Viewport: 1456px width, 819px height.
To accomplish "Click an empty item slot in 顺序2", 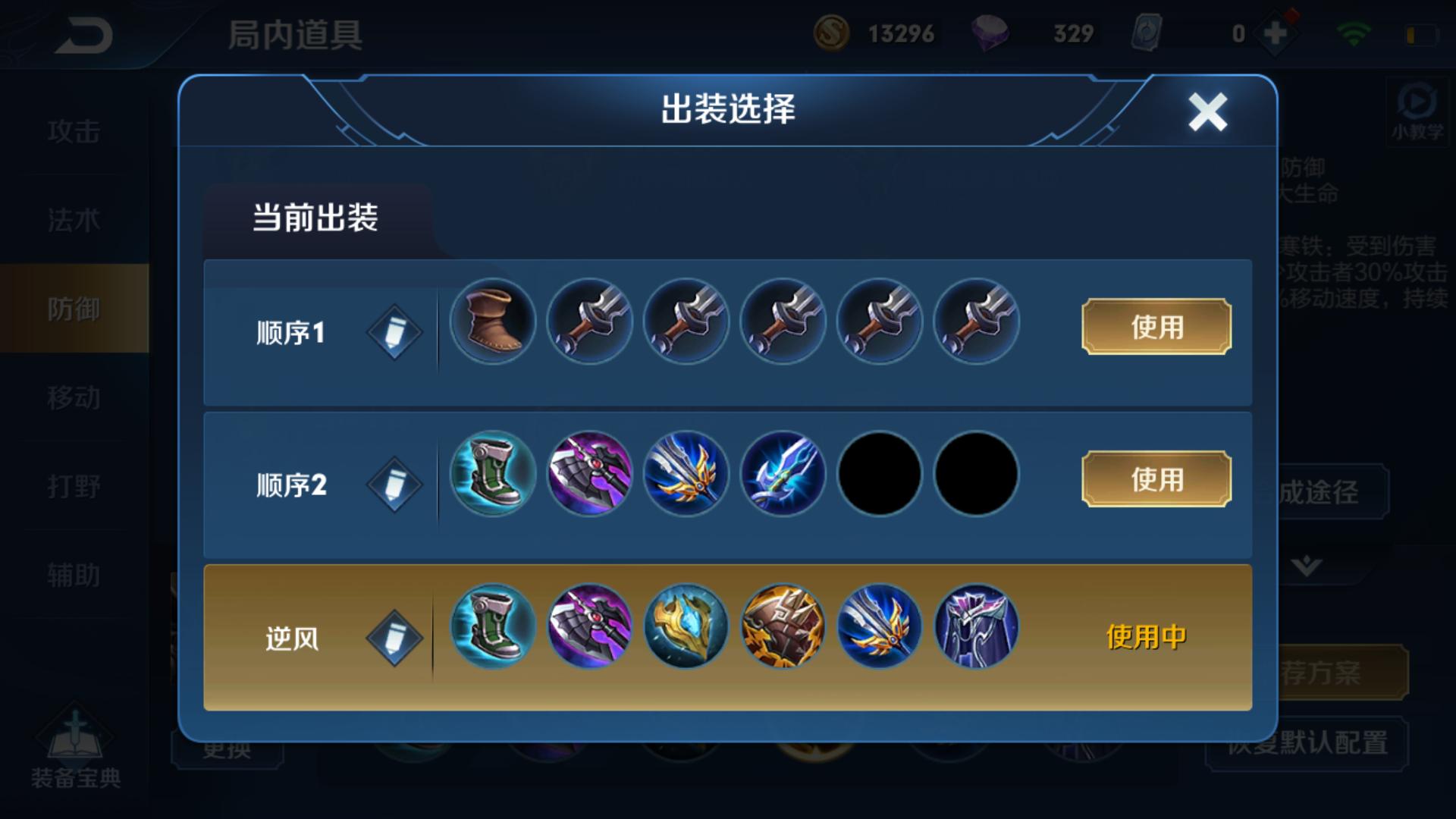I will pyautogui.click(x=878, y=474).
